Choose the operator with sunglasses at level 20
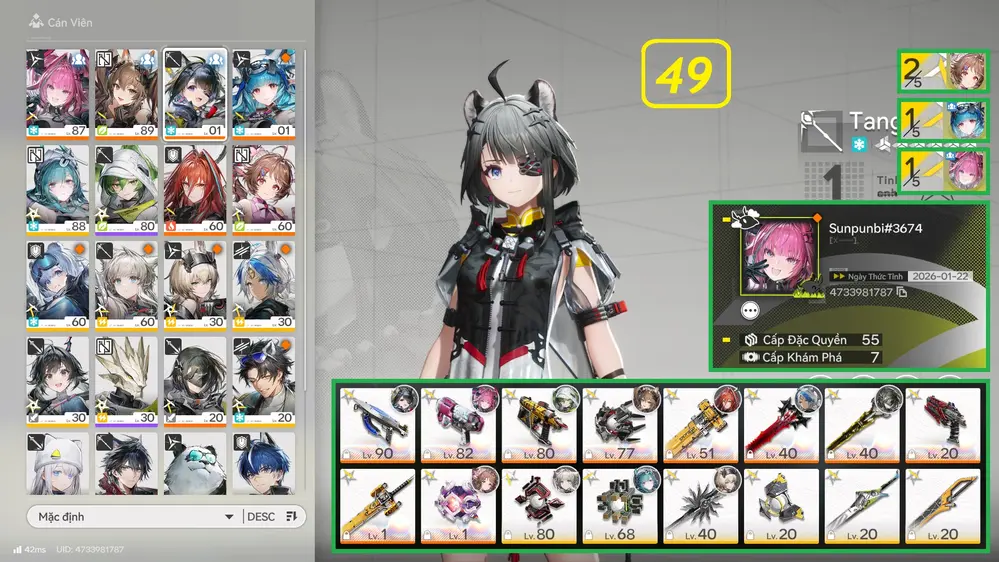 [x=264, y=380]
